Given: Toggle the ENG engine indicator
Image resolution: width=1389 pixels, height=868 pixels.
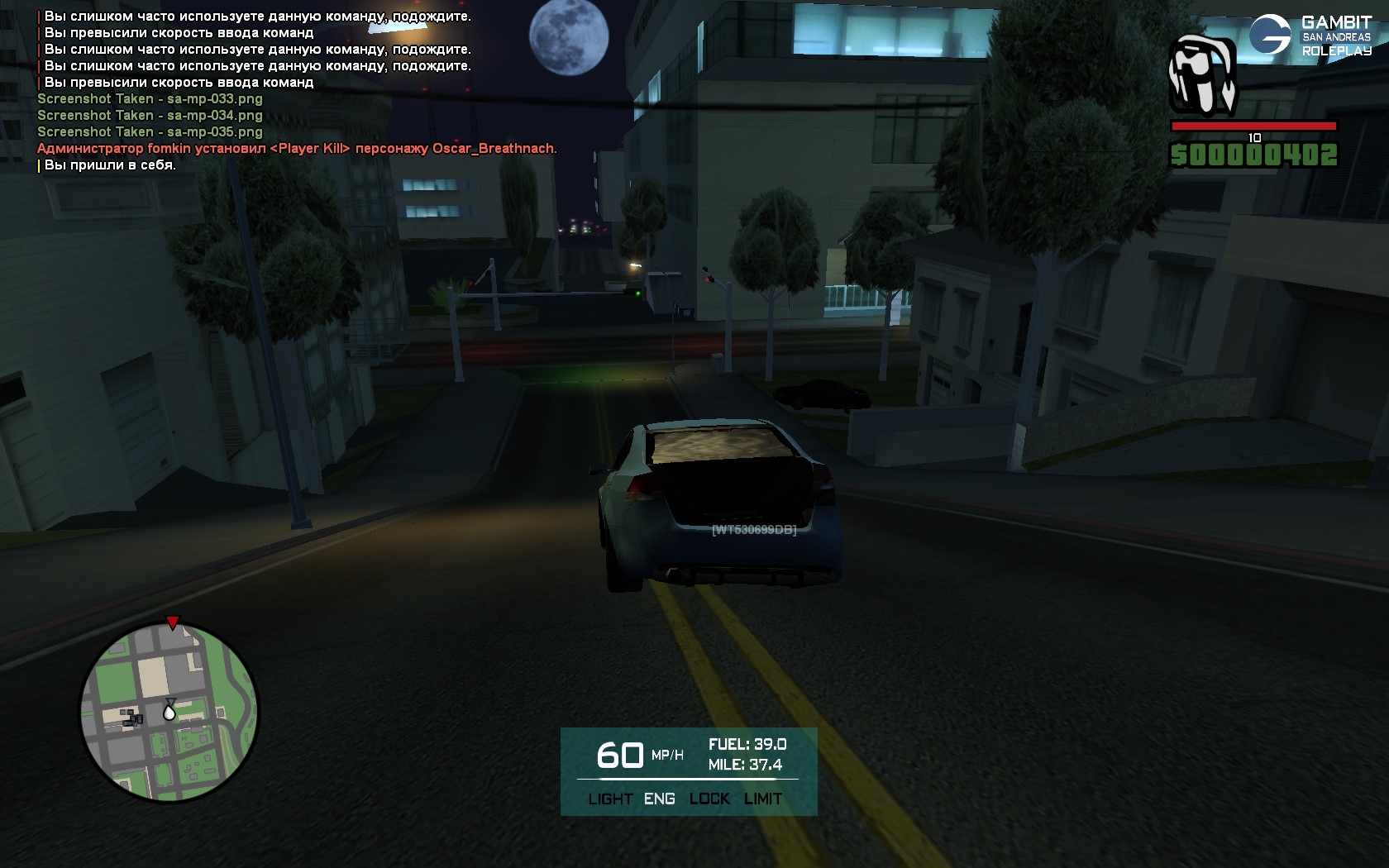Looking at the screenshot, I should coord(659,799).
